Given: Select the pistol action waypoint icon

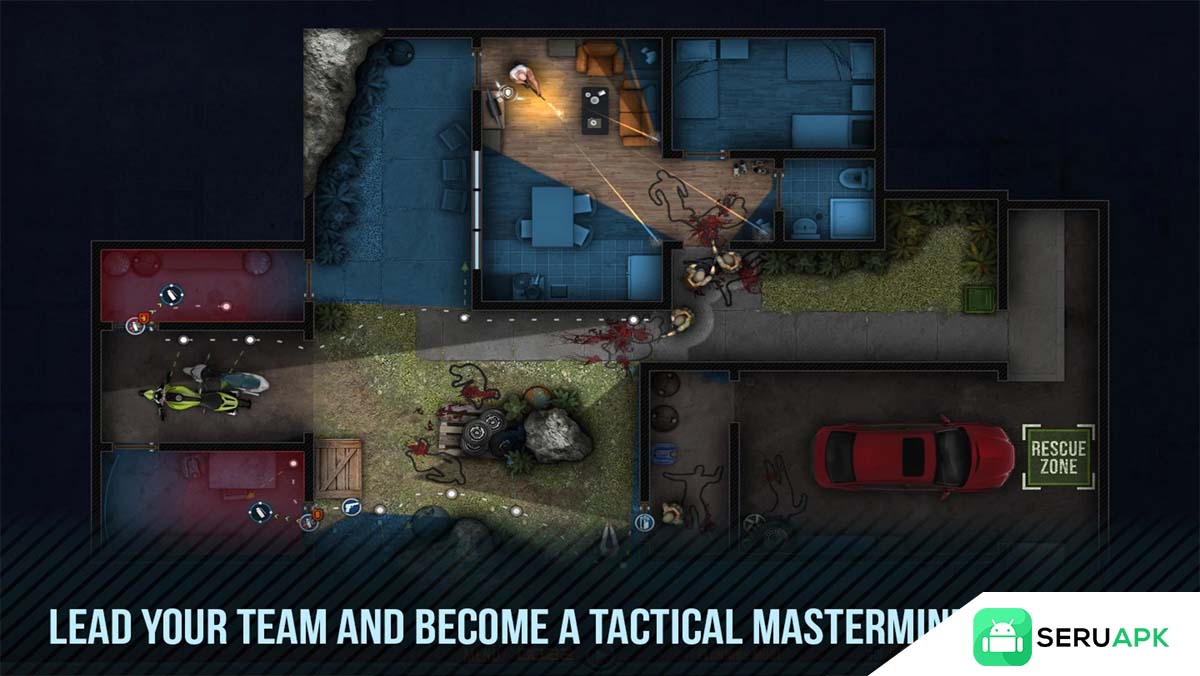Looking at the screenshot, I should click(351, 507).
